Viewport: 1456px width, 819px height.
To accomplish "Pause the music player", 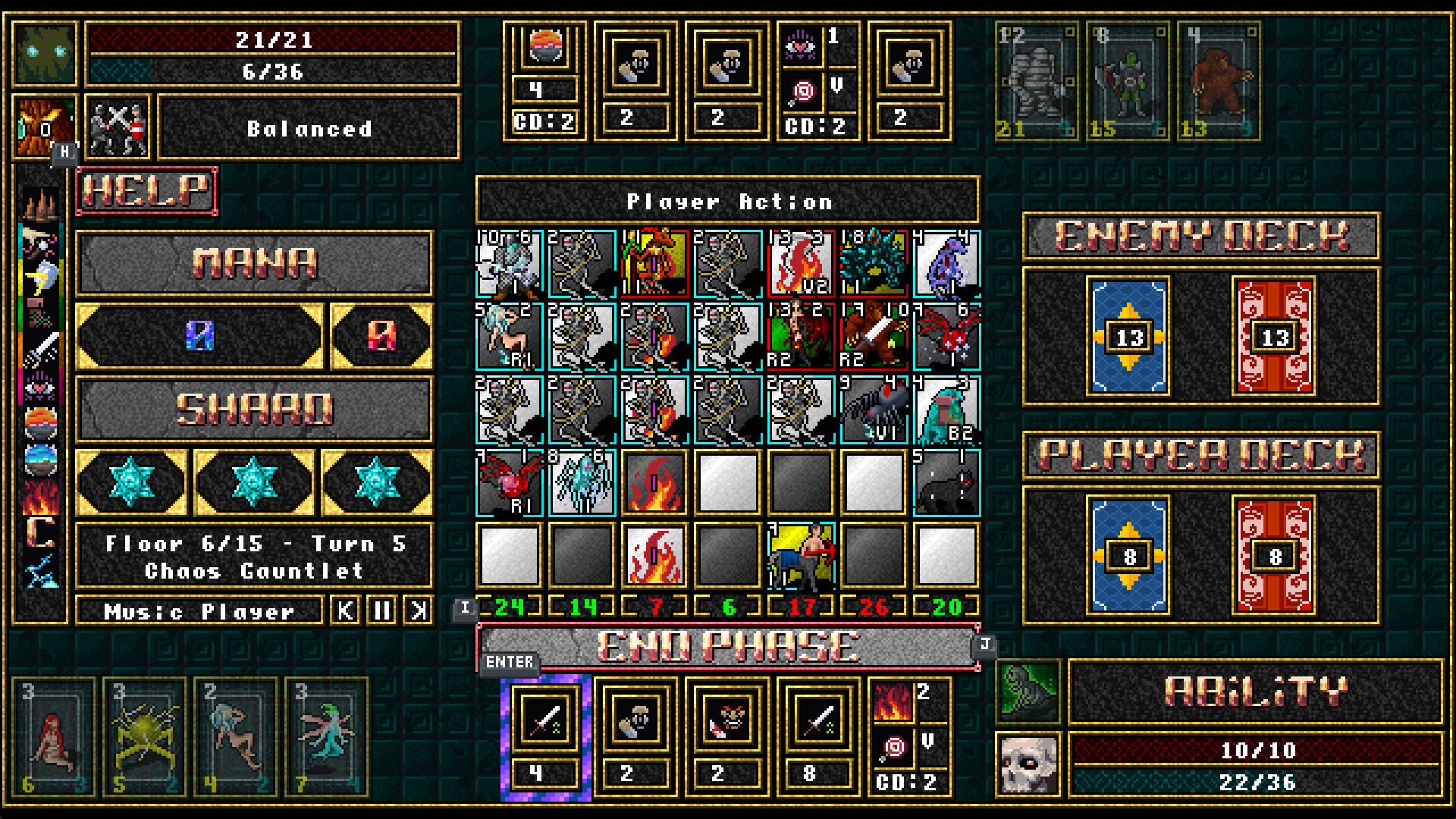I will point(381,610).
